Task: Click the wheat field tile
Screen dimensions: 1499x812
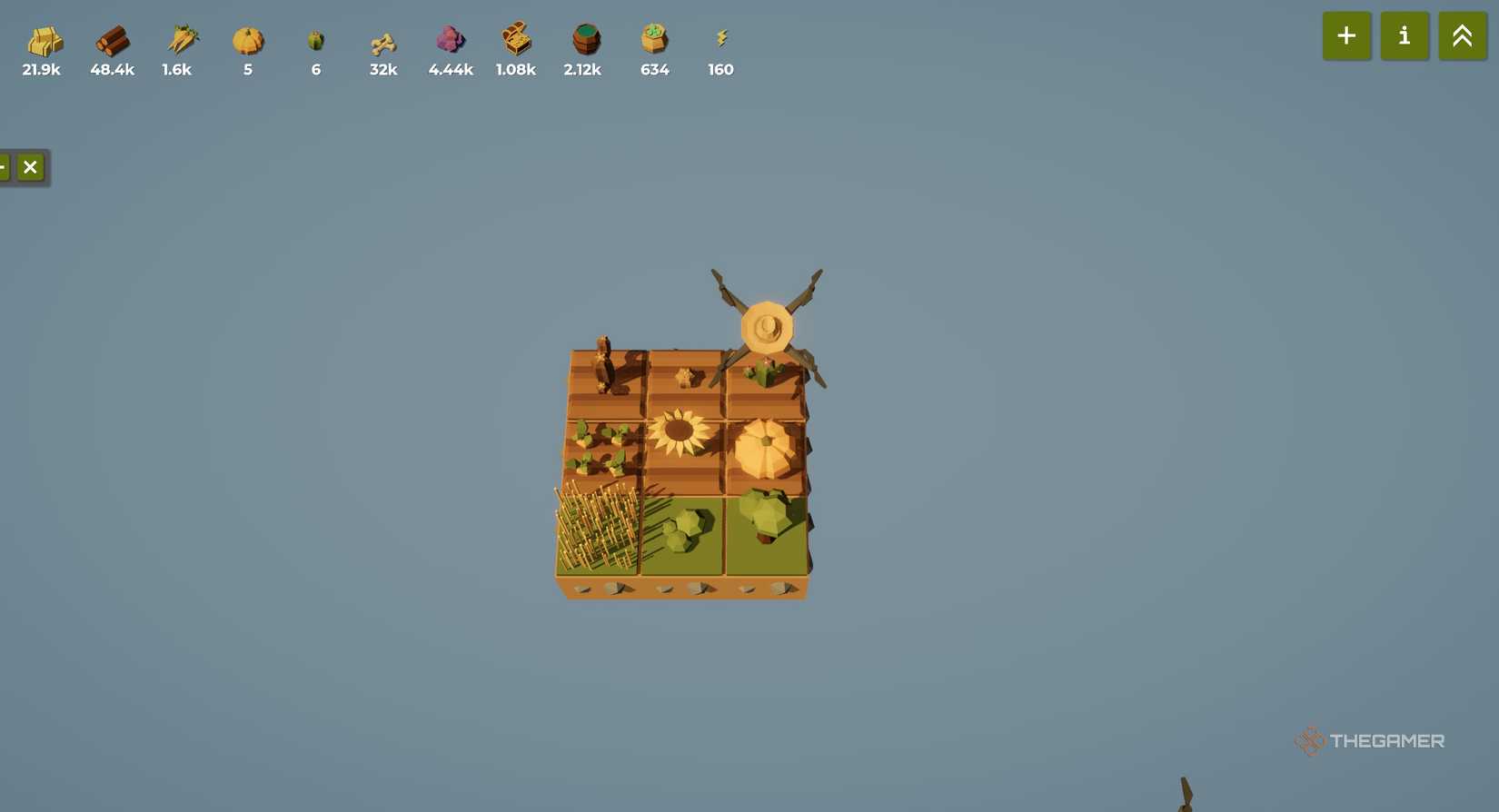Action: (595, 527)
